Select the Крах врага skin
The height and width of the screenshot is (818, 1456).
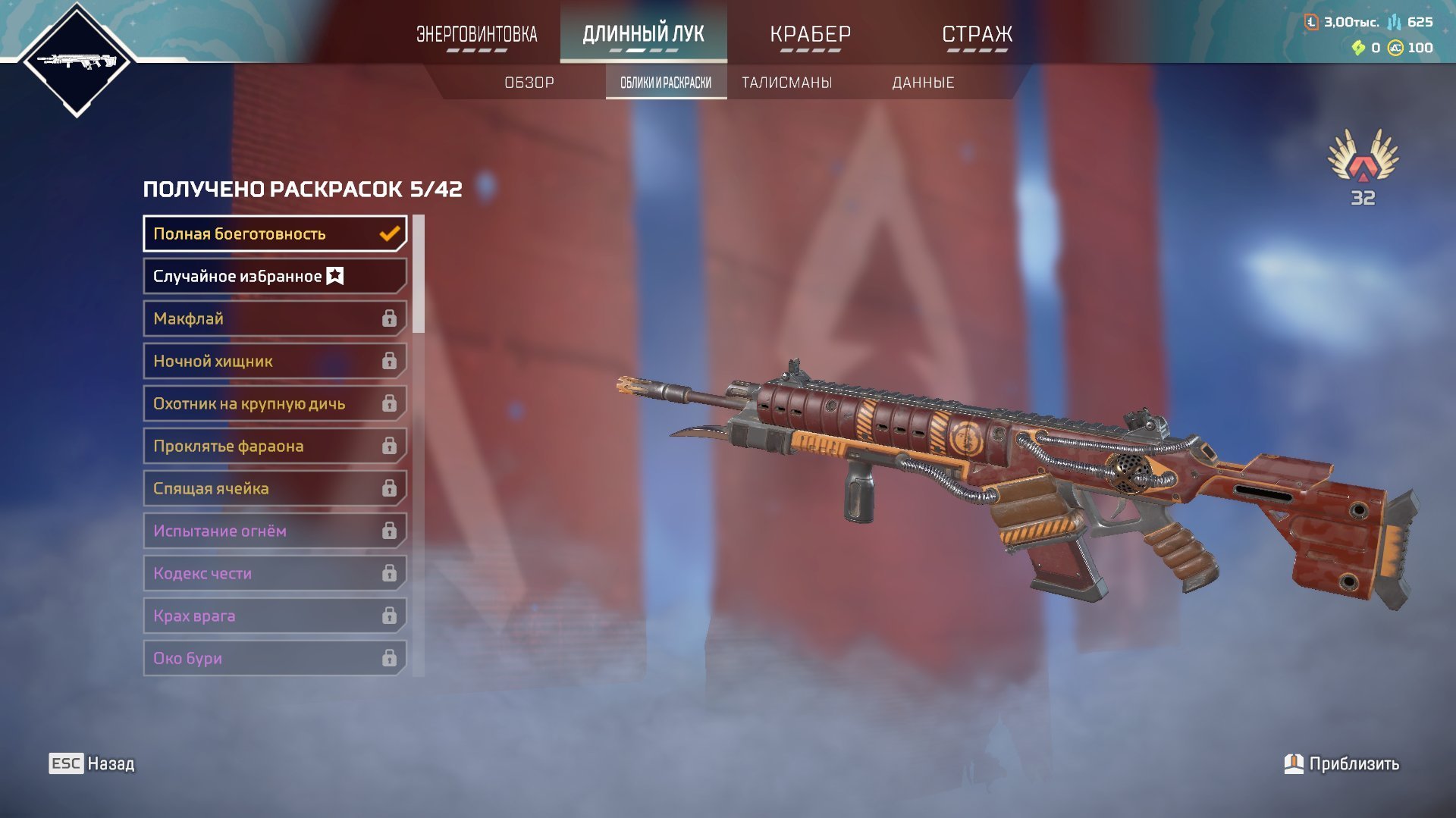coord(275,616)
